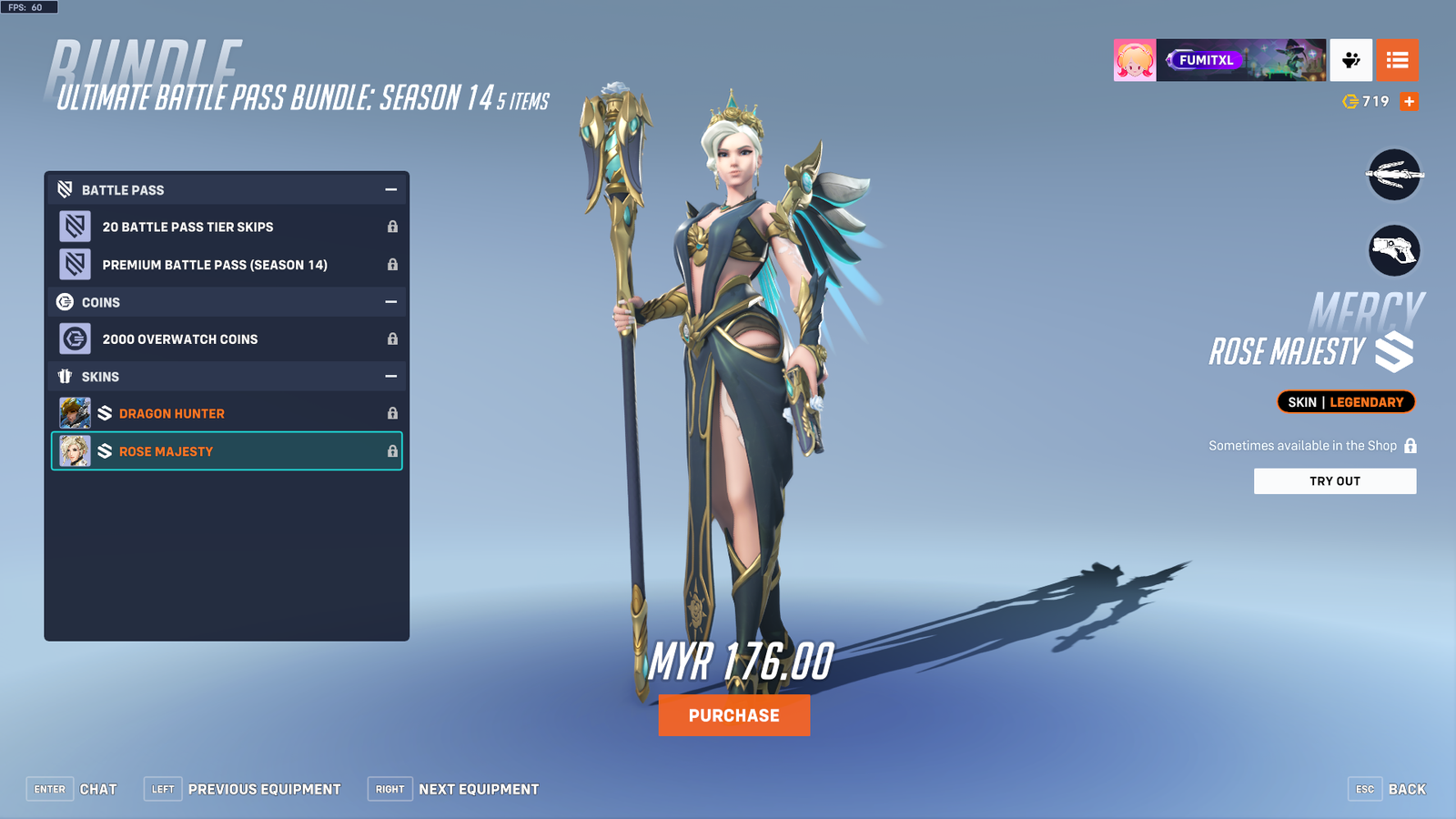
Task: Click the orange plus to buy more coins
Action: tap(1409, 102)
